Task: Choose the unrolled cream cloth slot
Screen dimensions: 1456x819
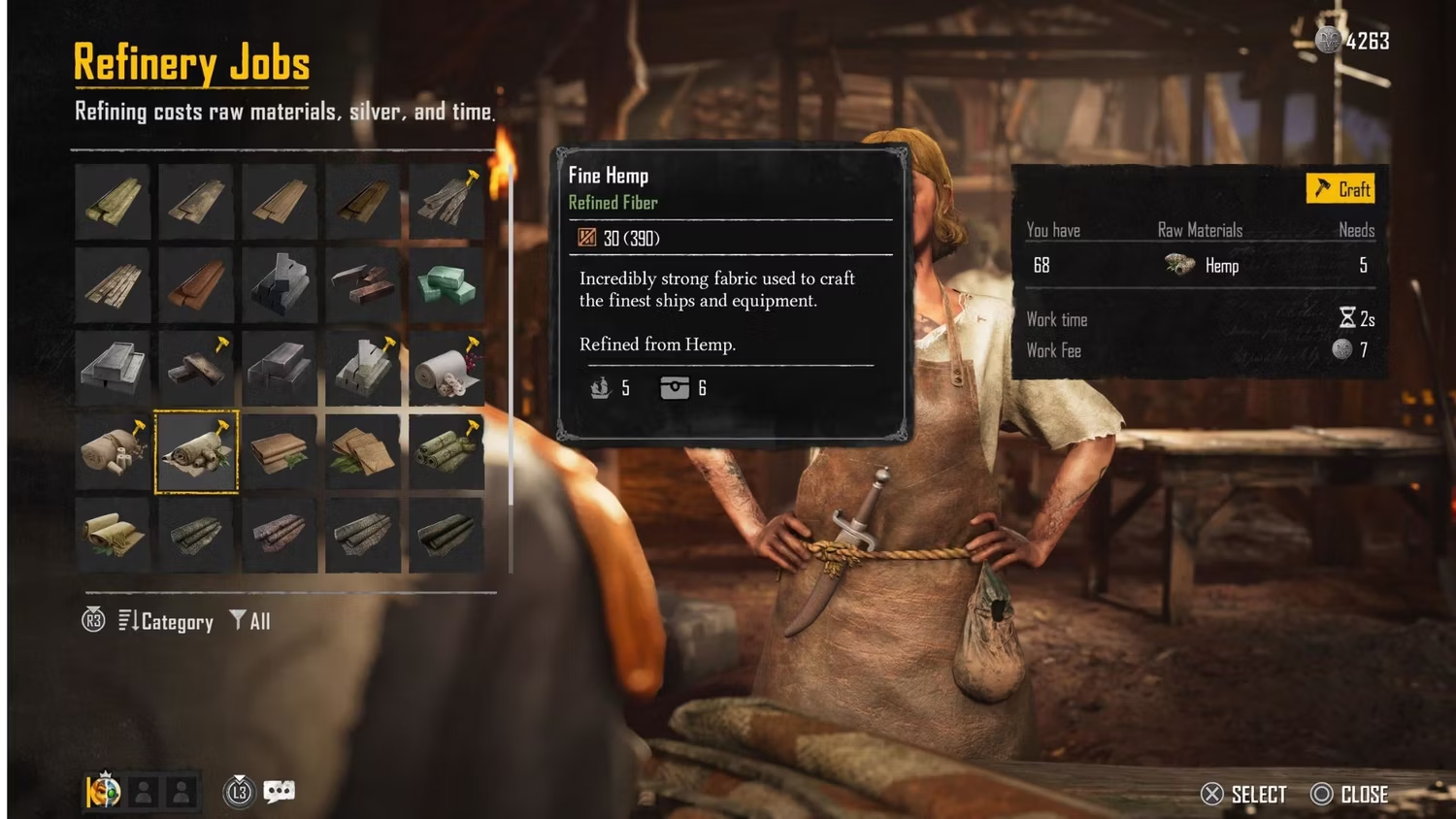Action: [x=113, y=535]
